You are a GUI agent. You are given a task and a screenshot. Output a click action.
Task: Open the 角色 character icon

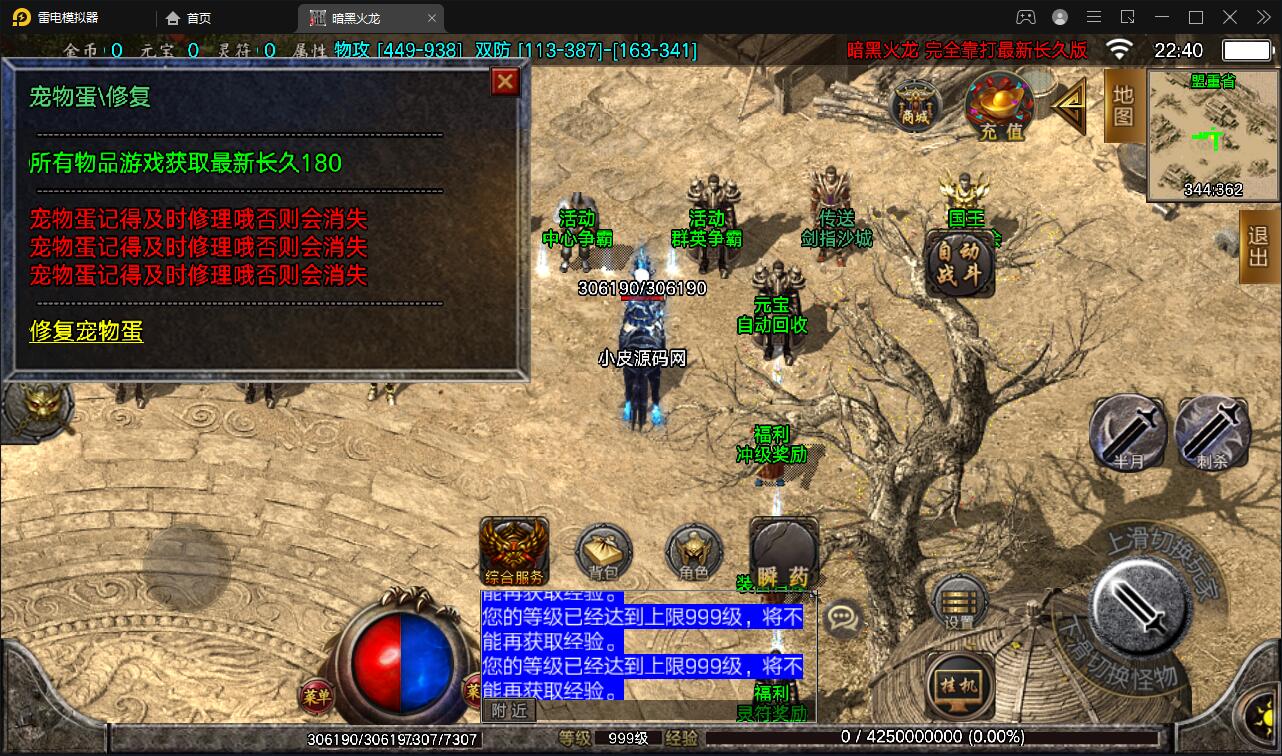click(x=693, y=552)
